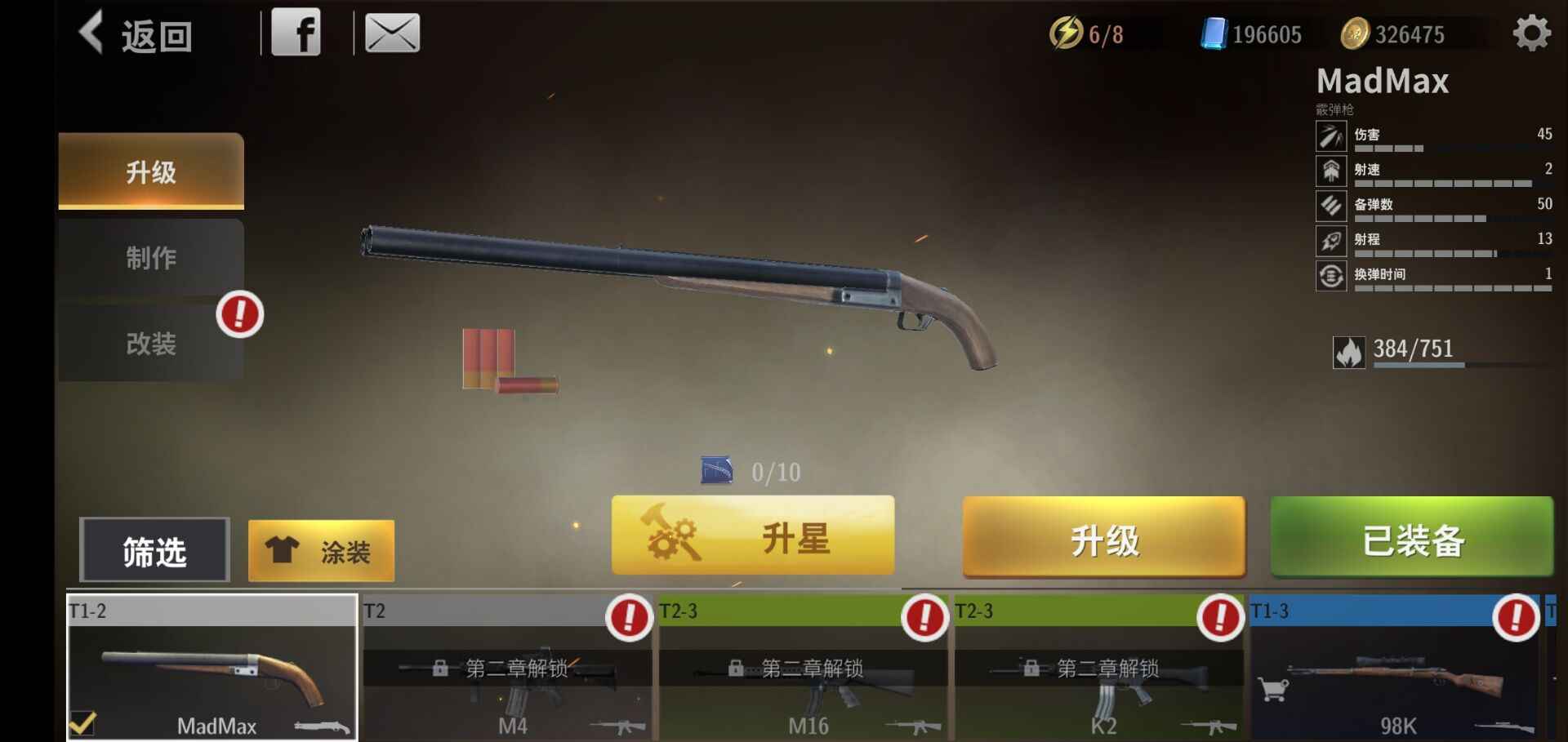The image size is (1568, 742).
Task: Switch to the 升级 tab
Action: (150, 172)
